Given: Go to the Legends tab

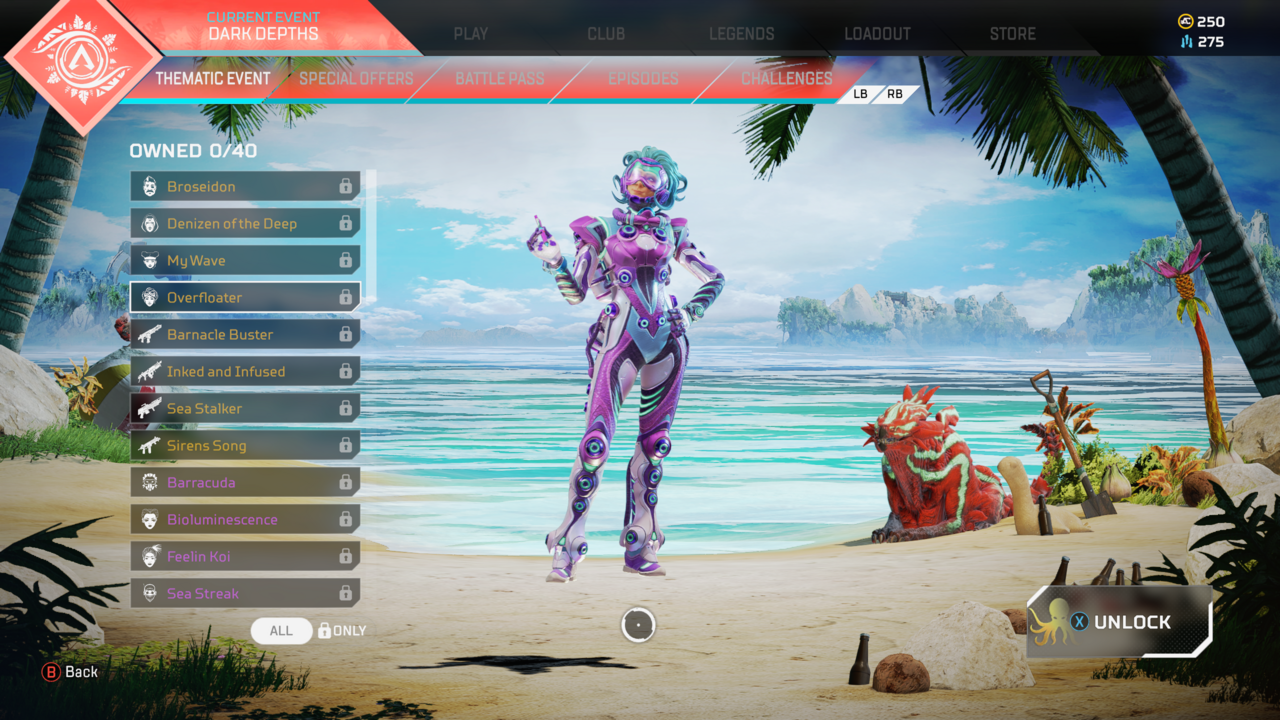Looking at the screenshot, I should (741, 33).
